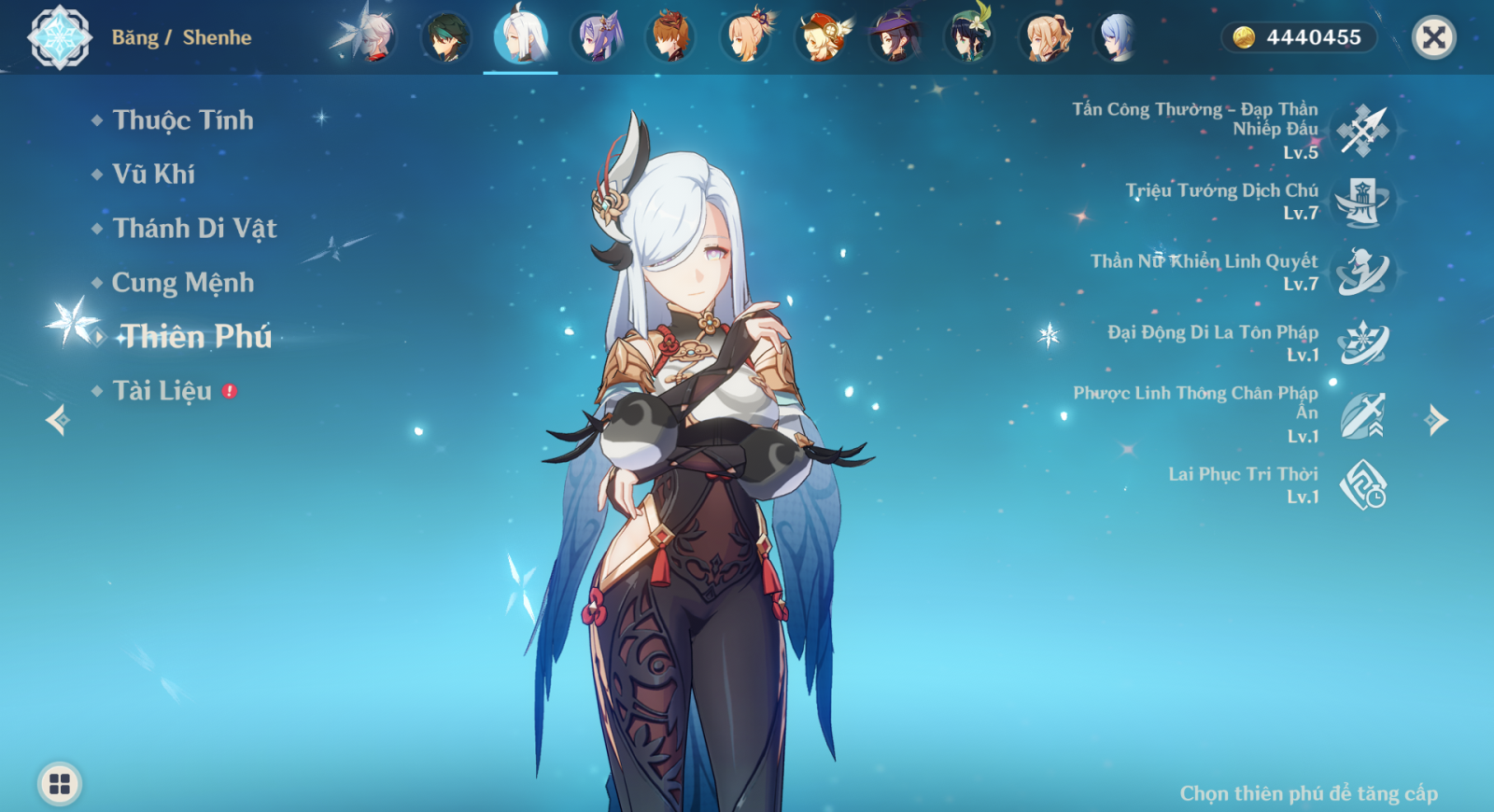
Task: Open the Thuộc Tính menu entry
Action: pos(182,120)
